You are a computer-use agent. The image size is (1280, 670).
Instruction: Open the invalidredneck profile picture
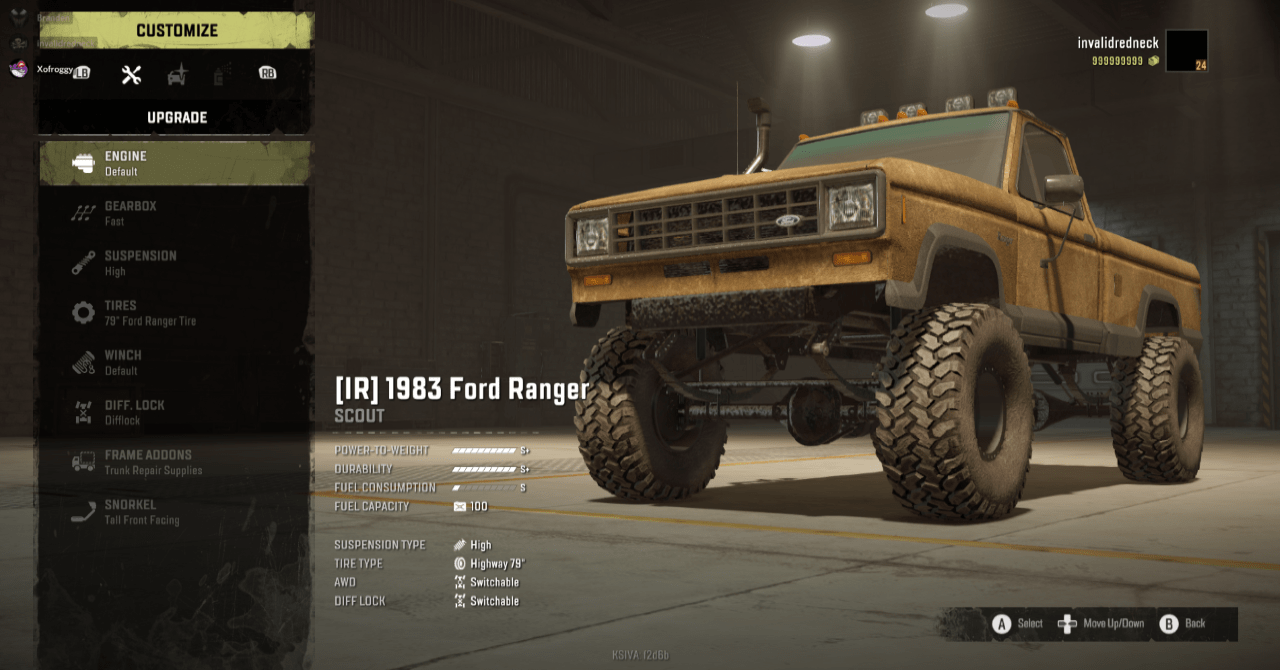pos(1186,51)
